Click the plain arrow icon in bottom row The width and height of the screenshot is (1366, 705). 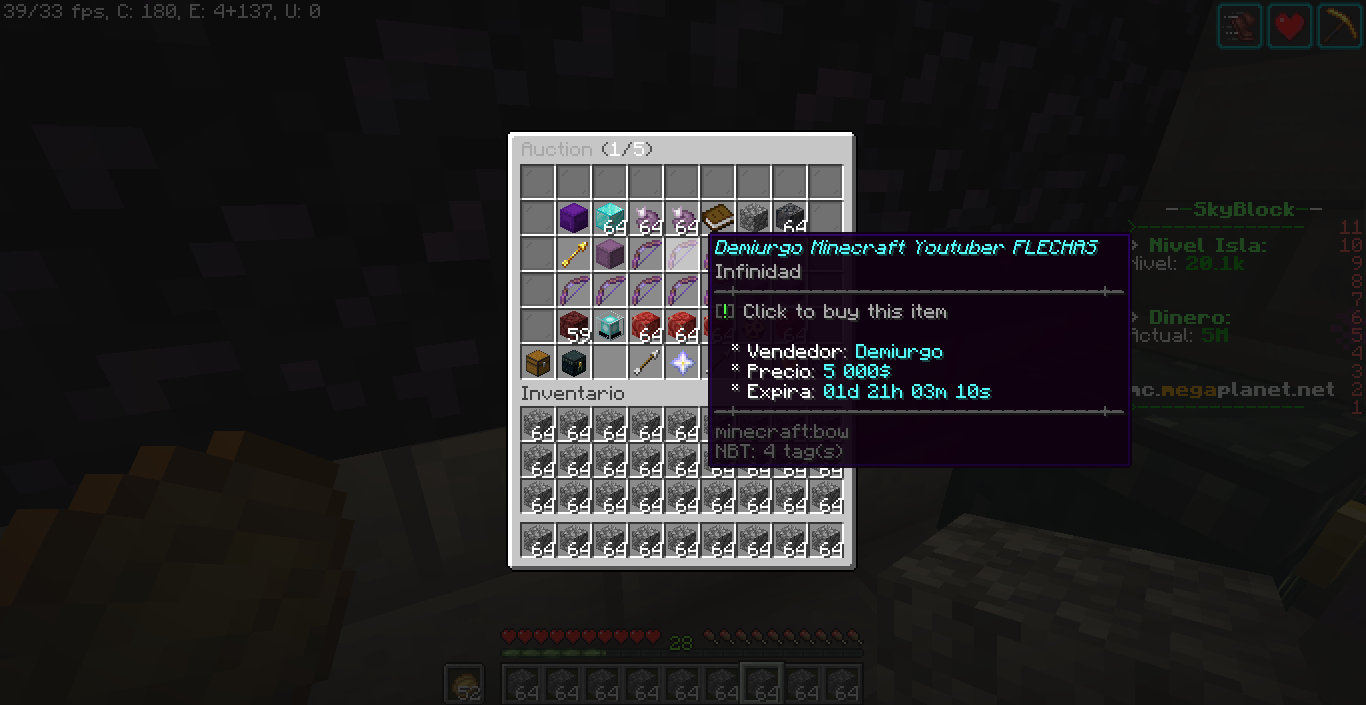[645, 362]
